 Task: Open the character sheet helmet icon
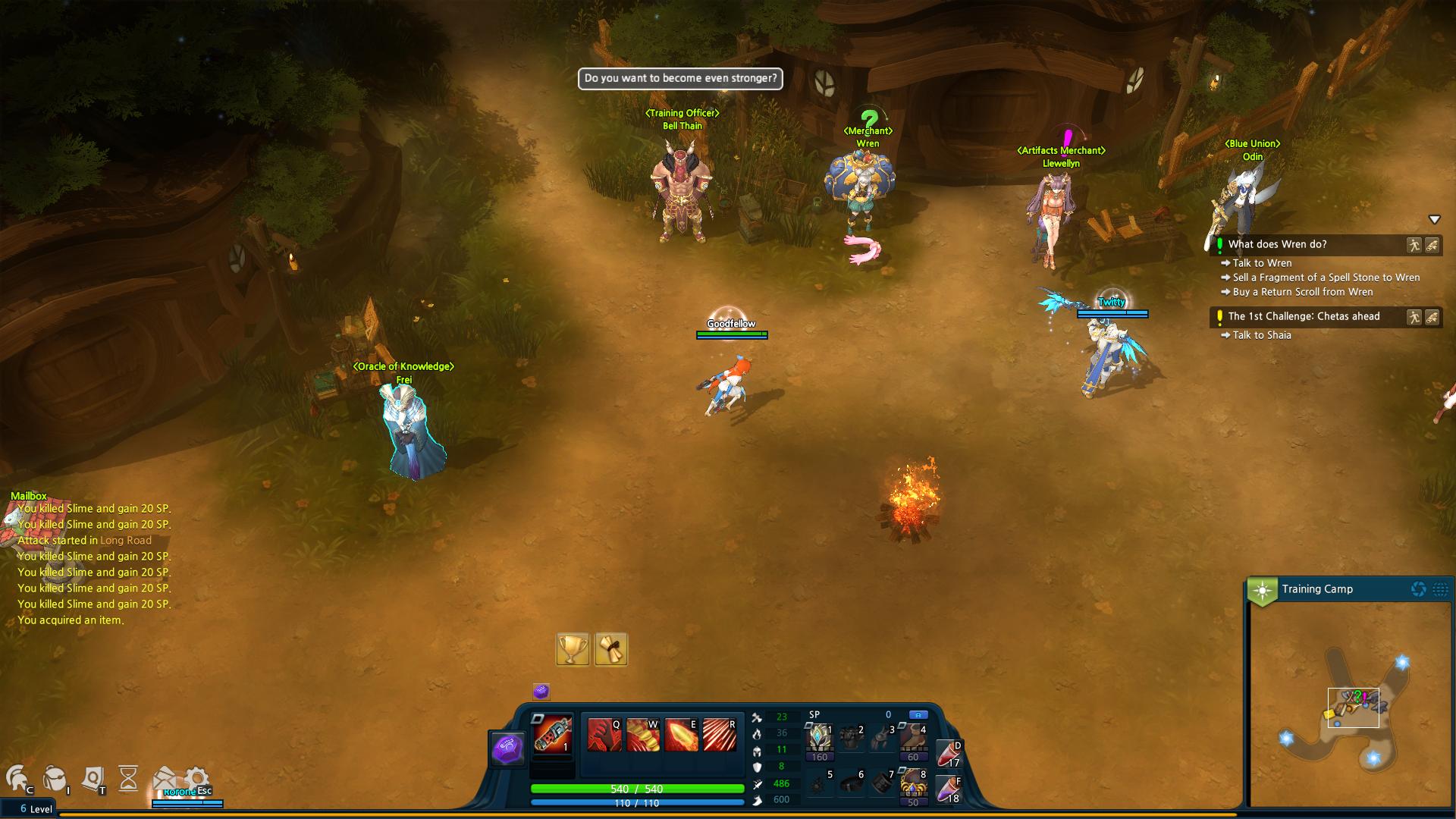click(x=17, y=778)
